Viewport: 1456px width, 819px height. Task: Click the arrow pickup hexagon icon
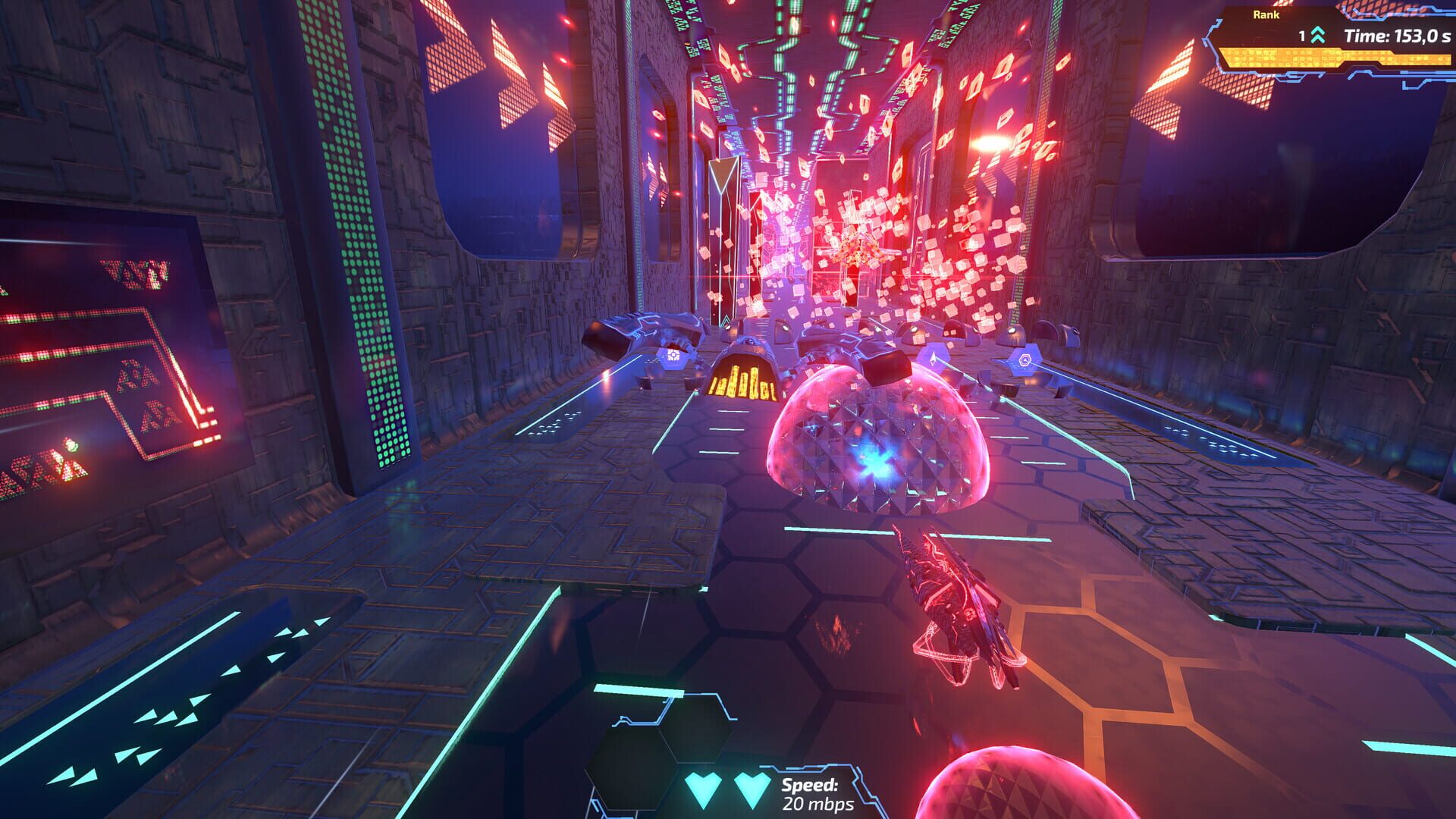tap(932, 358)
